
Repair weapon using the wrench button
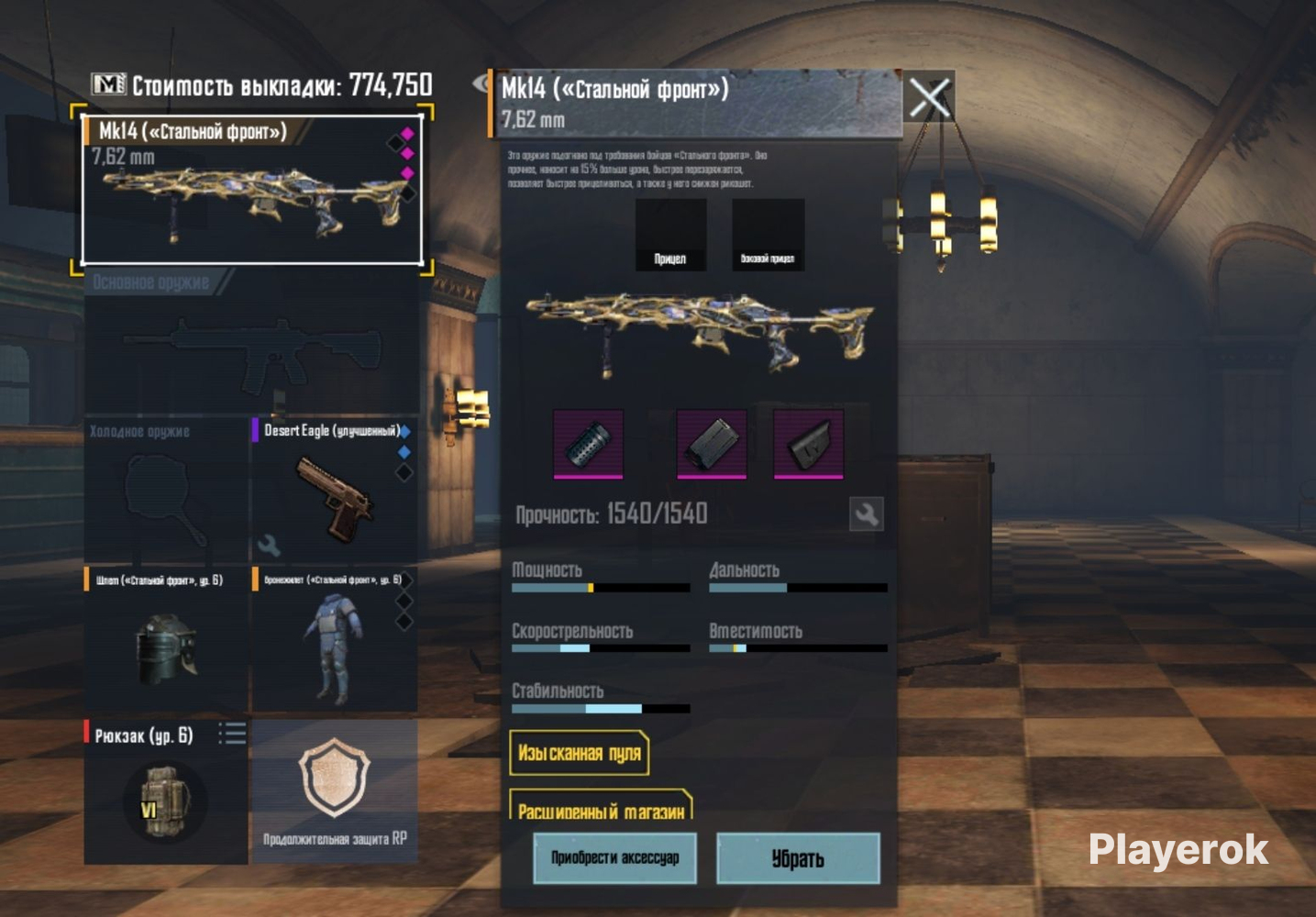[x=866, y=514]
